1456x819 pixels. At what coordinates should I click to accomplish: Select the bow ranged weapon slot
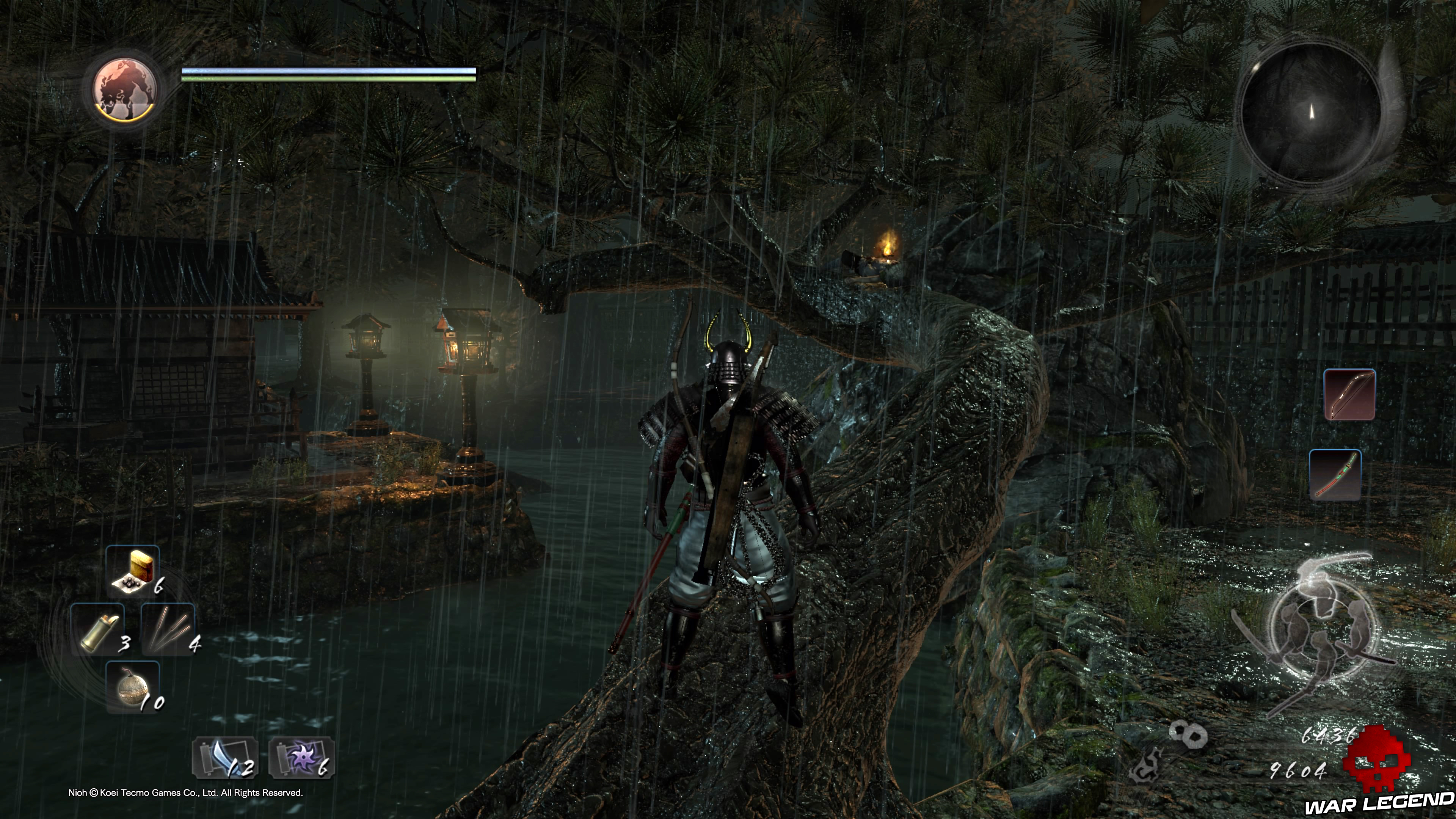pyautogui.click(x=1349, y=394)
